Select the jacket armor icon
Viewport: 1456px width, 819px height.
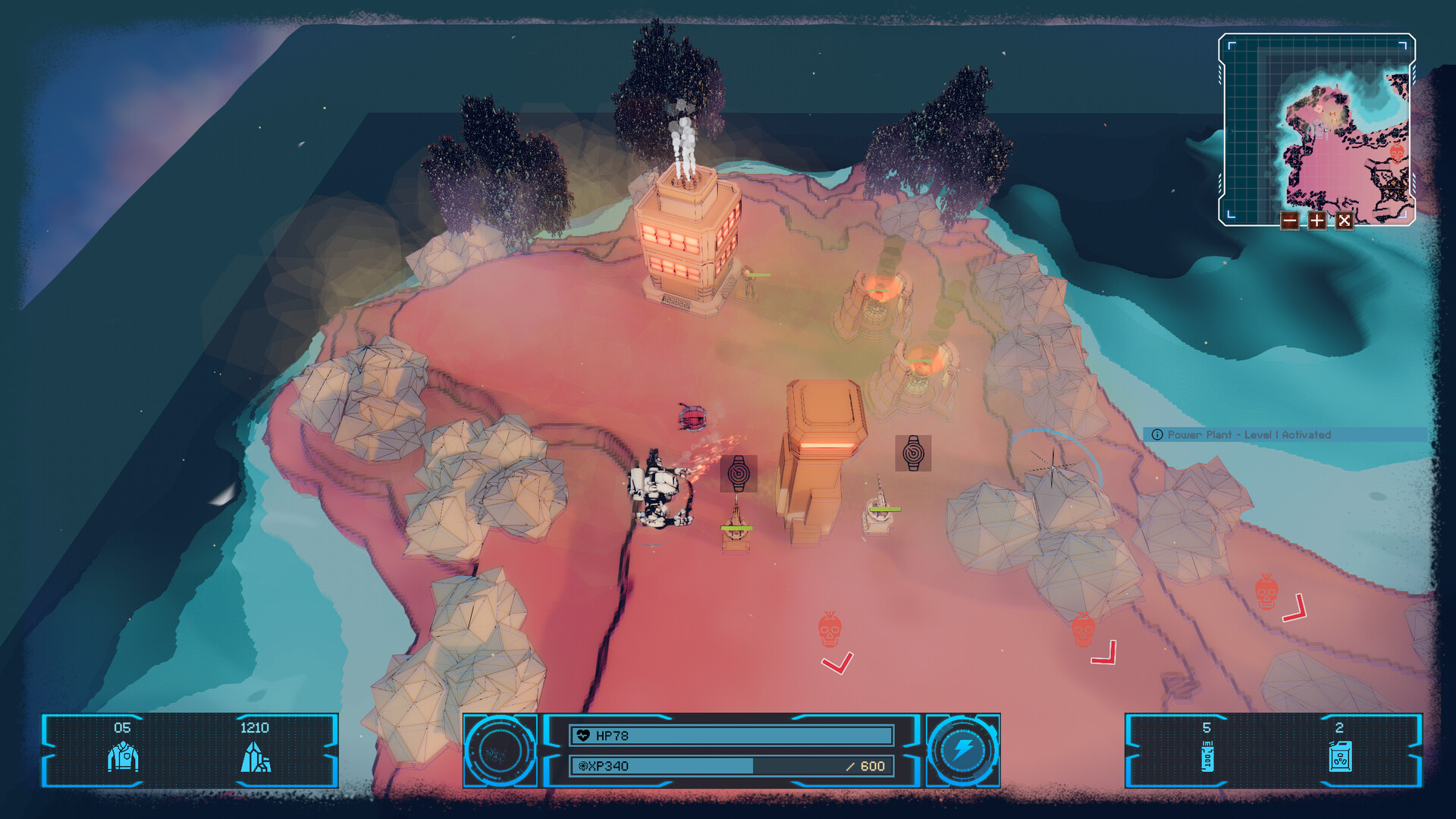pyautogui.click(x=123, y=757)
